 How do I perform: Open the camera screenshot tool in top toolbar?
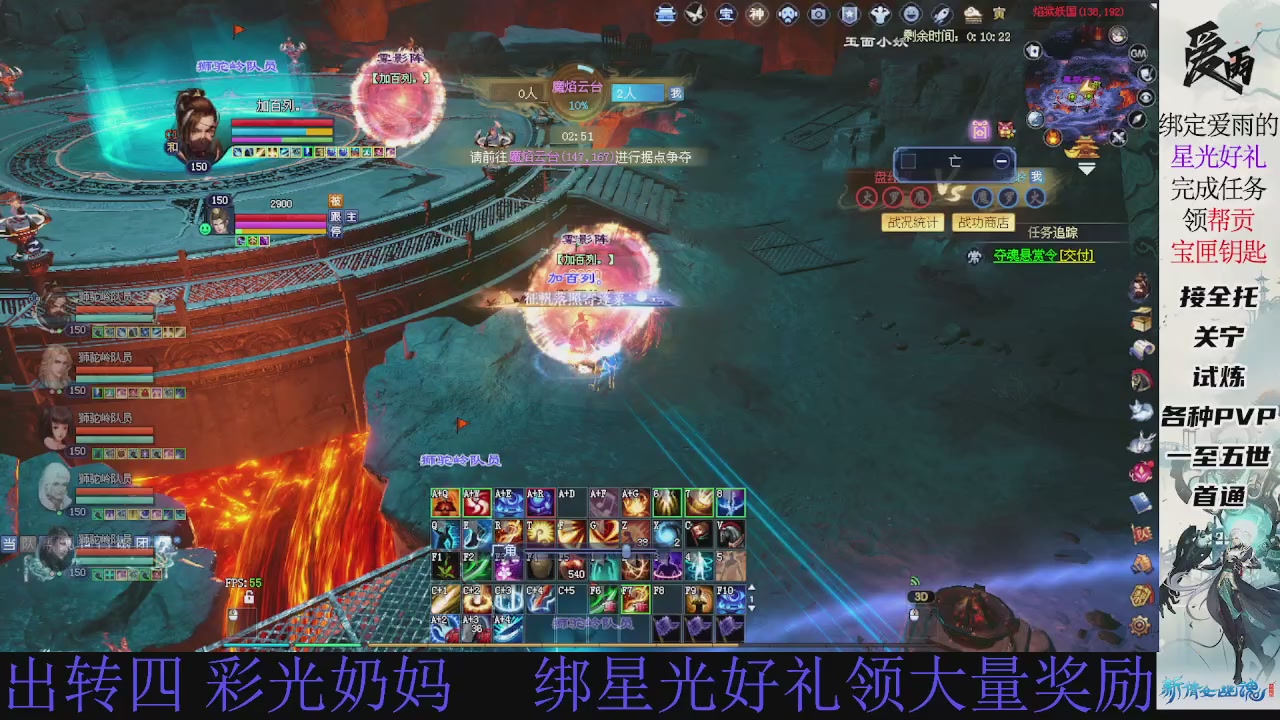819,15
